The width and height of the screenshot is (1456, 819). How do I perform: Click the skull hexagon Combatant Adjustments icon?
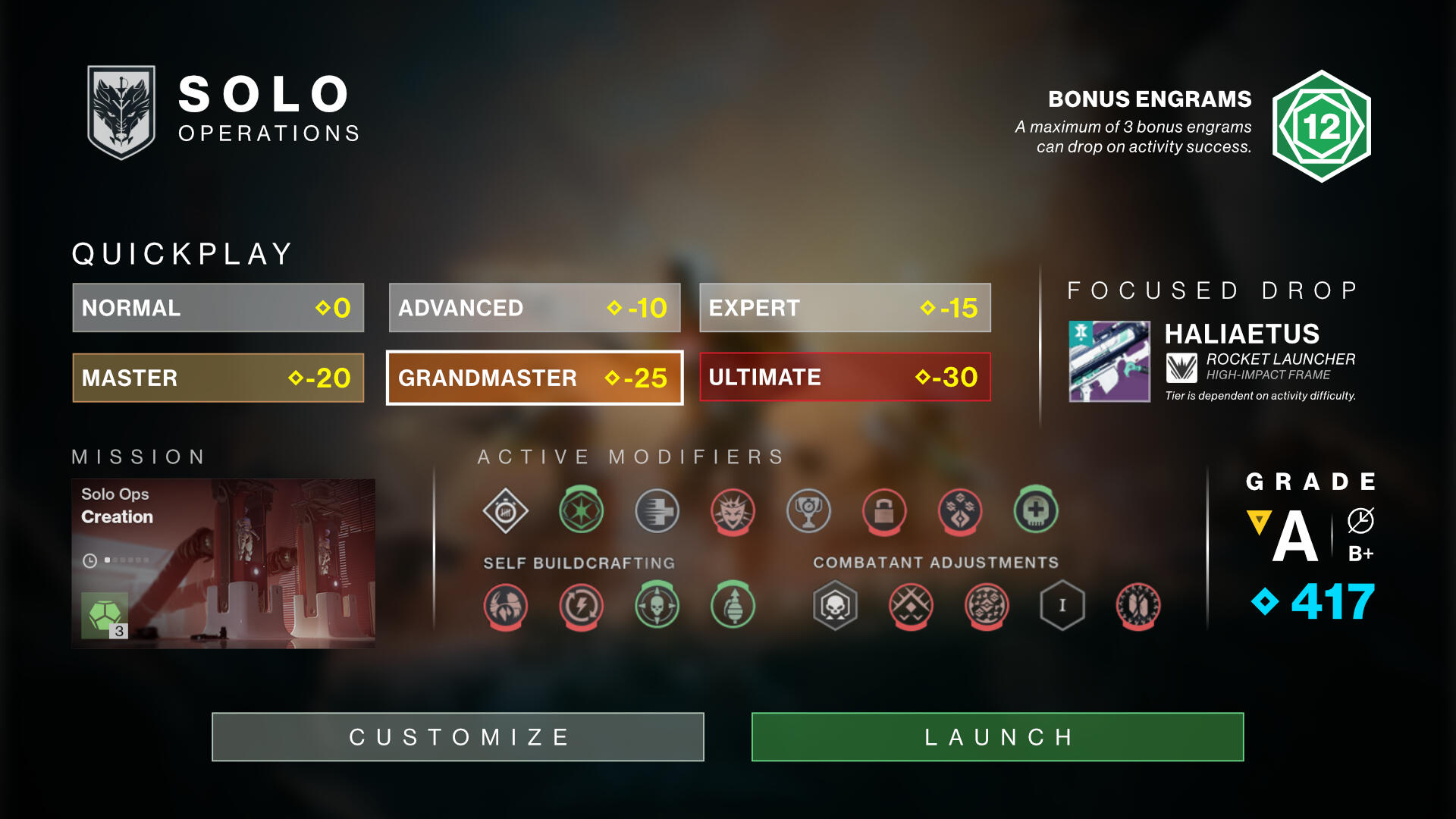coord(834,605)
